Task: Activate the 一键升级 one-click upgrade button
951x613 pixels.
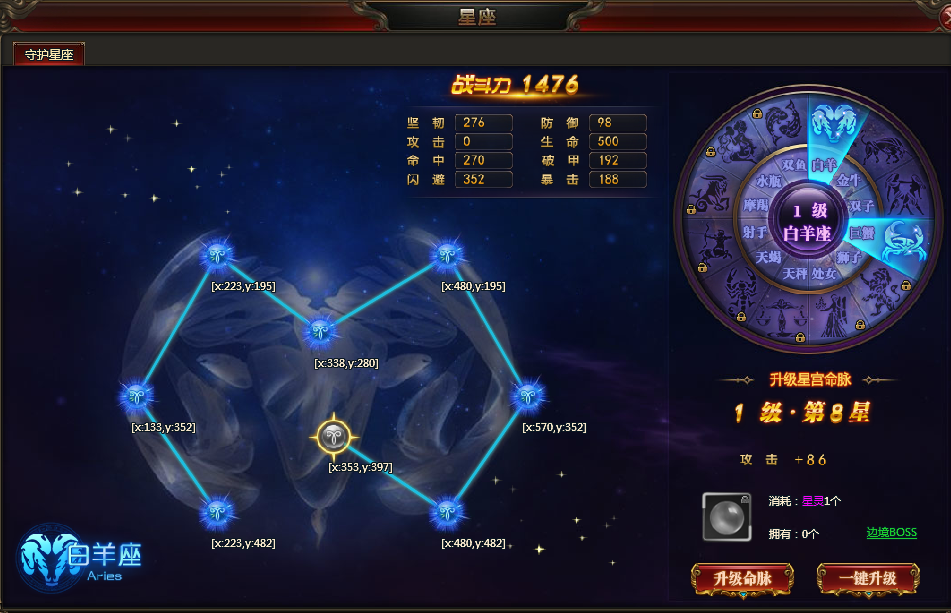Action: click(867, 578)
